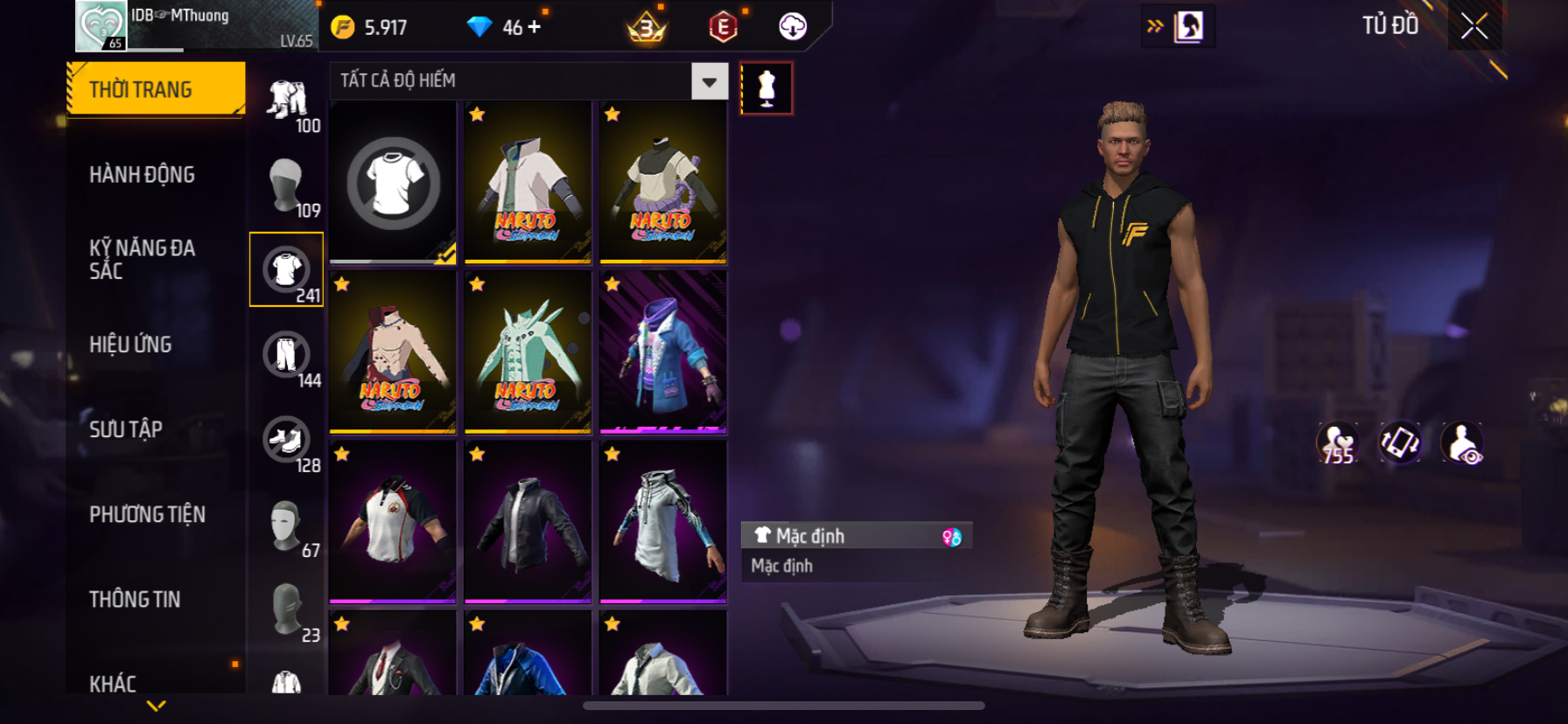Select the Thời Trang tab
The image size is (1568, 724).
142,89
